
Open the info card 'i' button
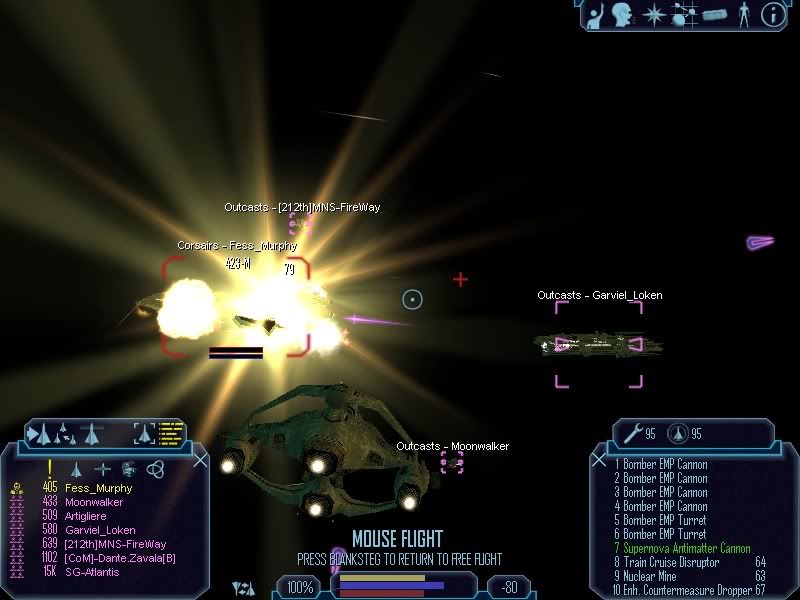tap(772, 14)
